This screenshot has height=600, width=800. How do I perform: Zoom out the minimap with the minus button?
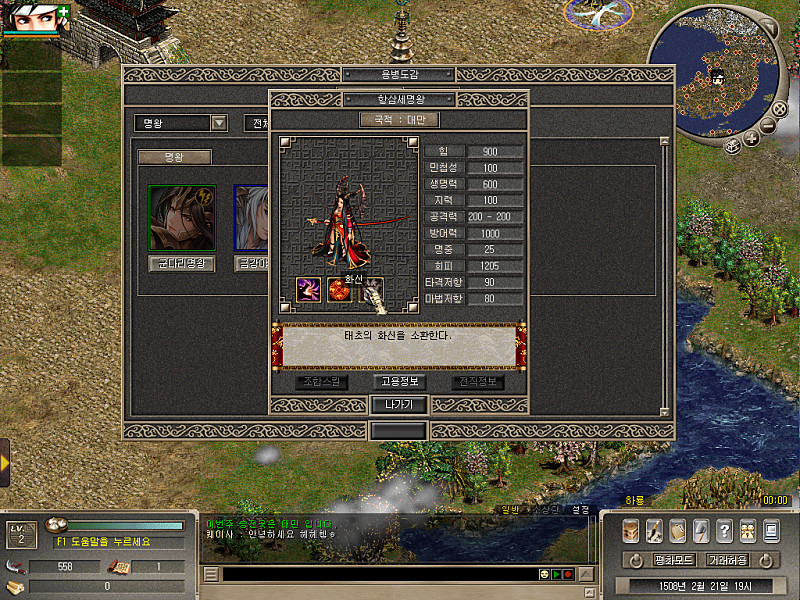(767, 127)
